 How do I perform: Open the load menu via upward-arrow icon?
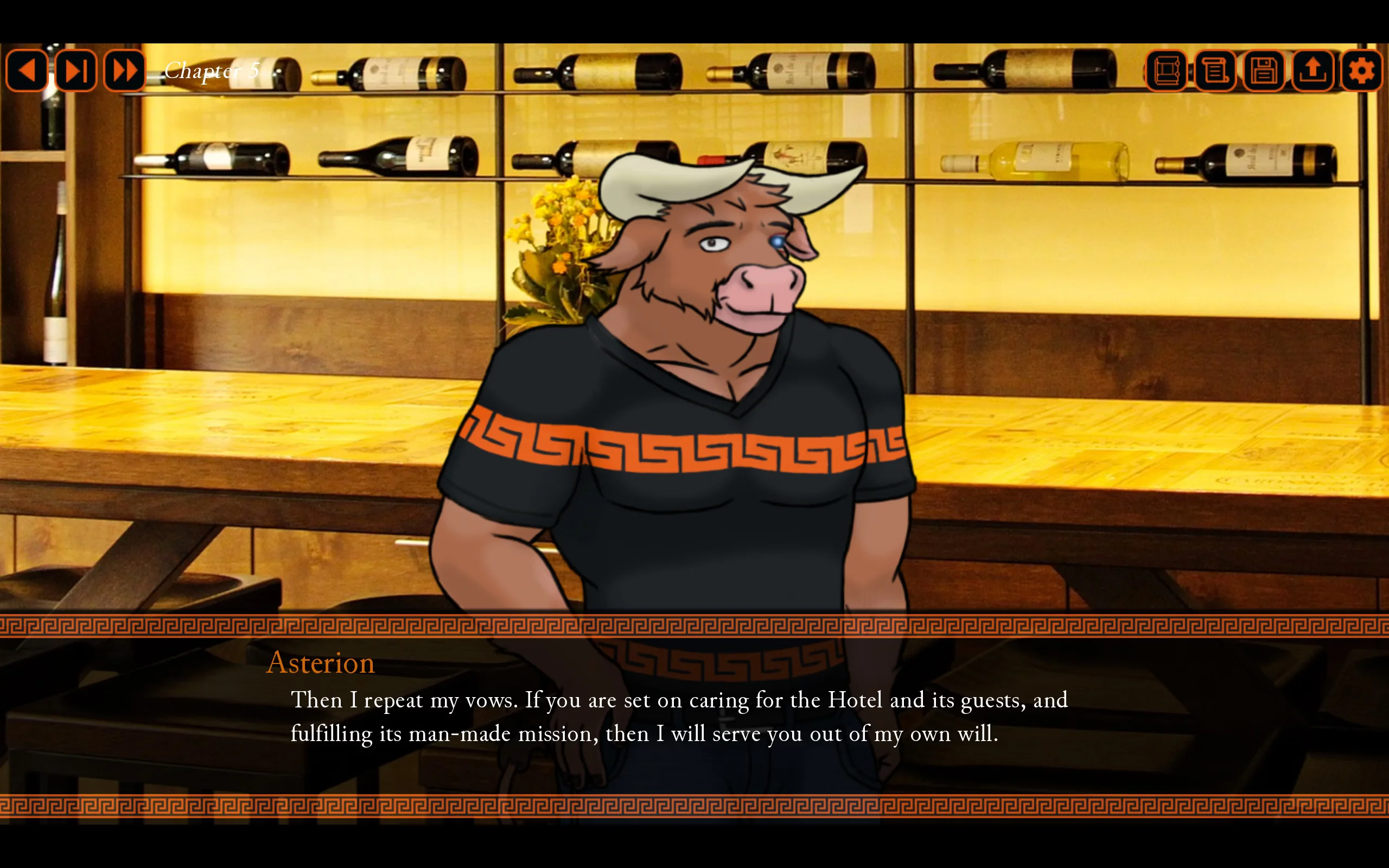tap(1312, 71)
